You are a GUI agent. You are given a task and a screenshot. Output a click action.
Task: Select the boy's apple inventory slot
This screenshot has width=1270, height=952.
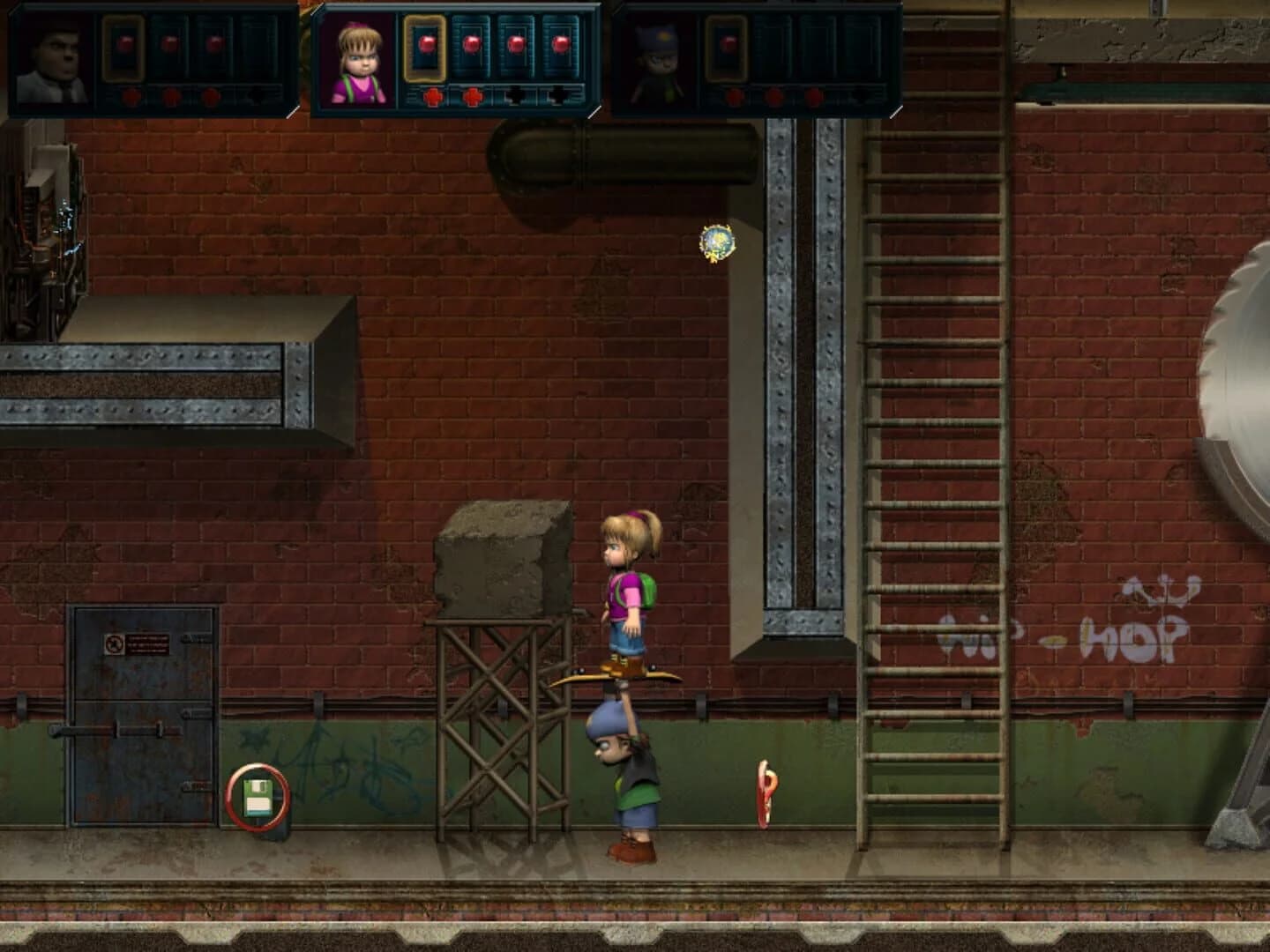pos(728,48)
